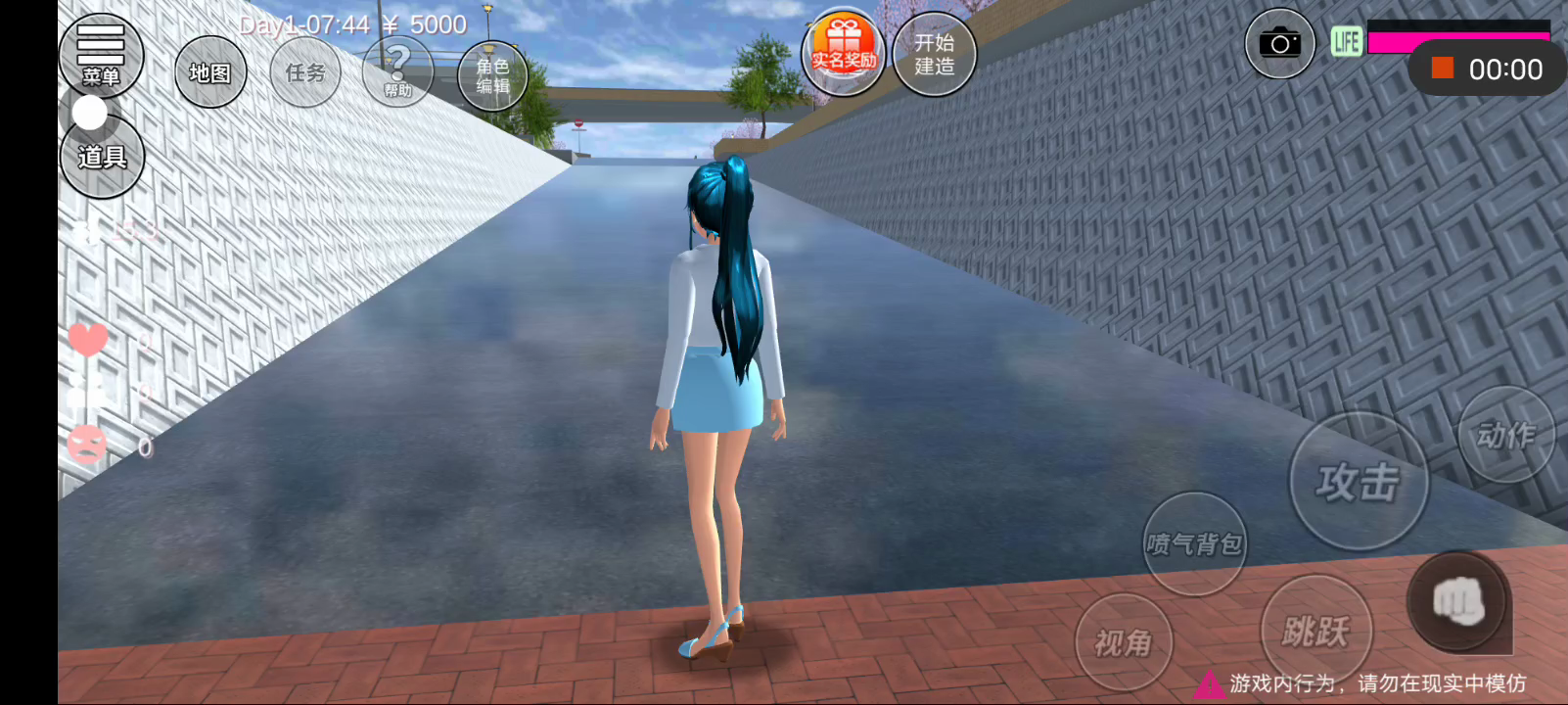1568x705 pixels.
Task: Claim the 实名奖励 gift reward
Action: point(843,52)
